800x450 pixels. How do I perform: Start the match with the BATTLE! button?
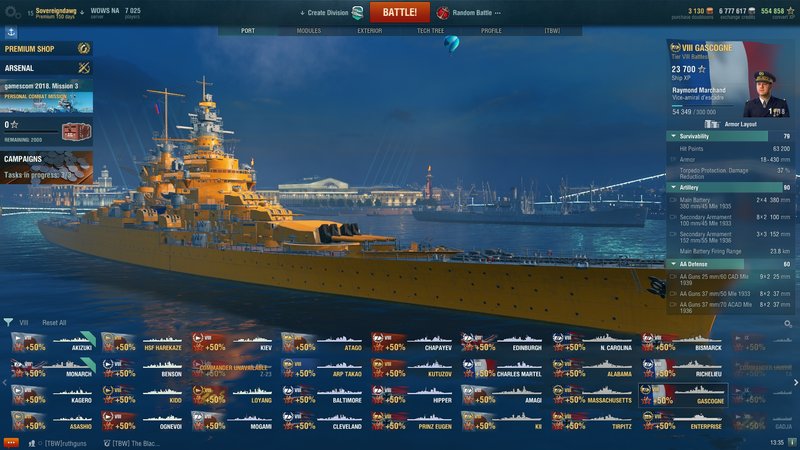pos(400,12)
